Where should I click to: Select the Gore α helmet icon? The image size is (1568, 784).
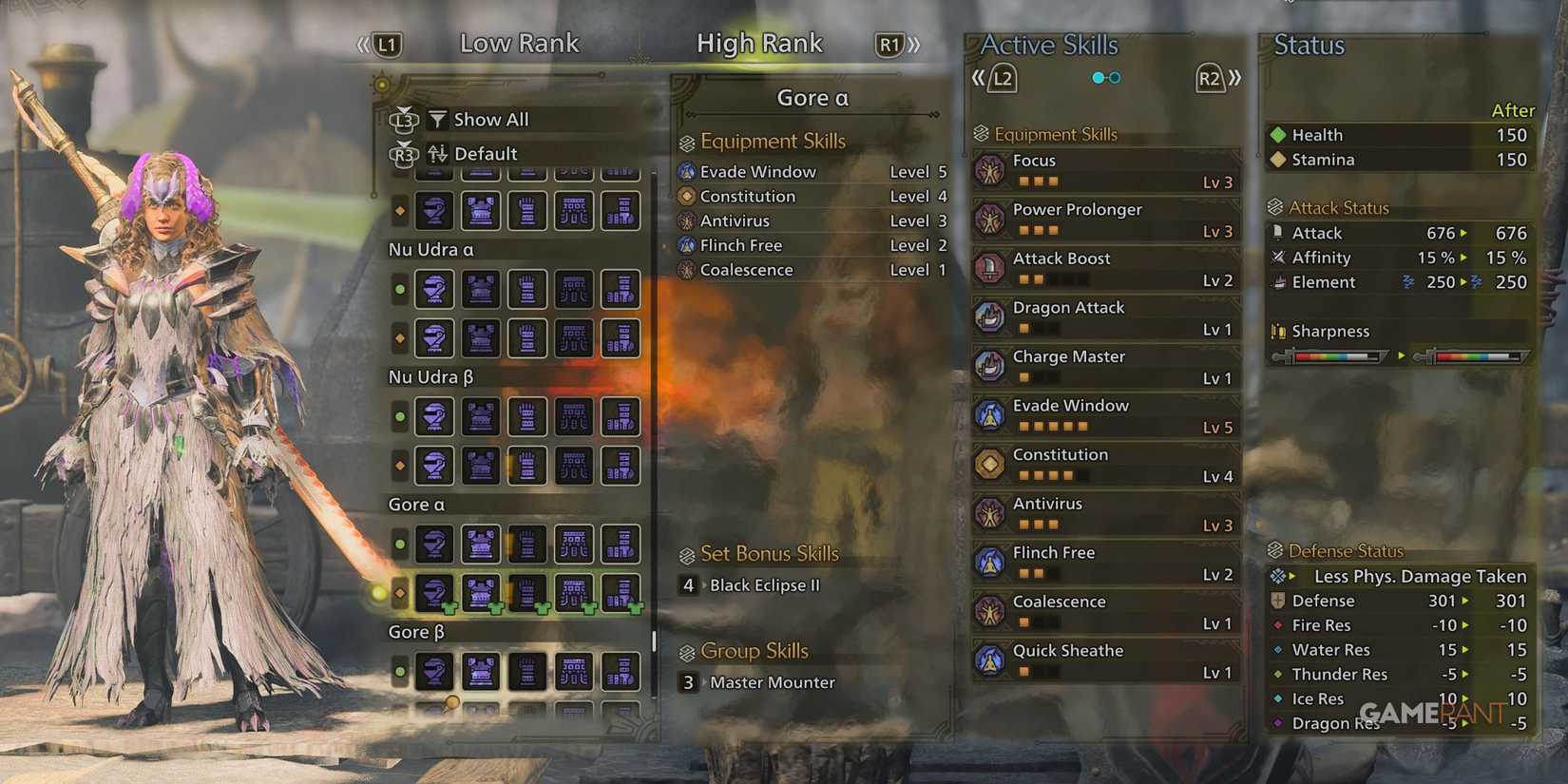coord(434,545)
